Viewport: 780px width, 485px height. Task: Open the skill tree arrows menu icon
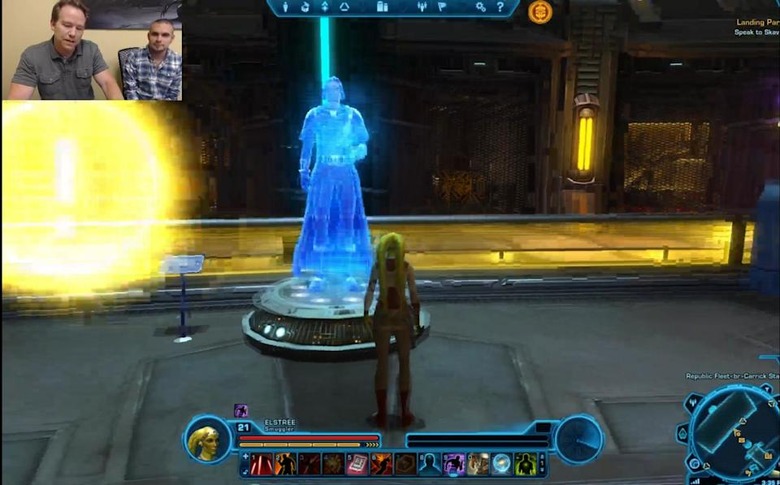click(x=324, y=7)
